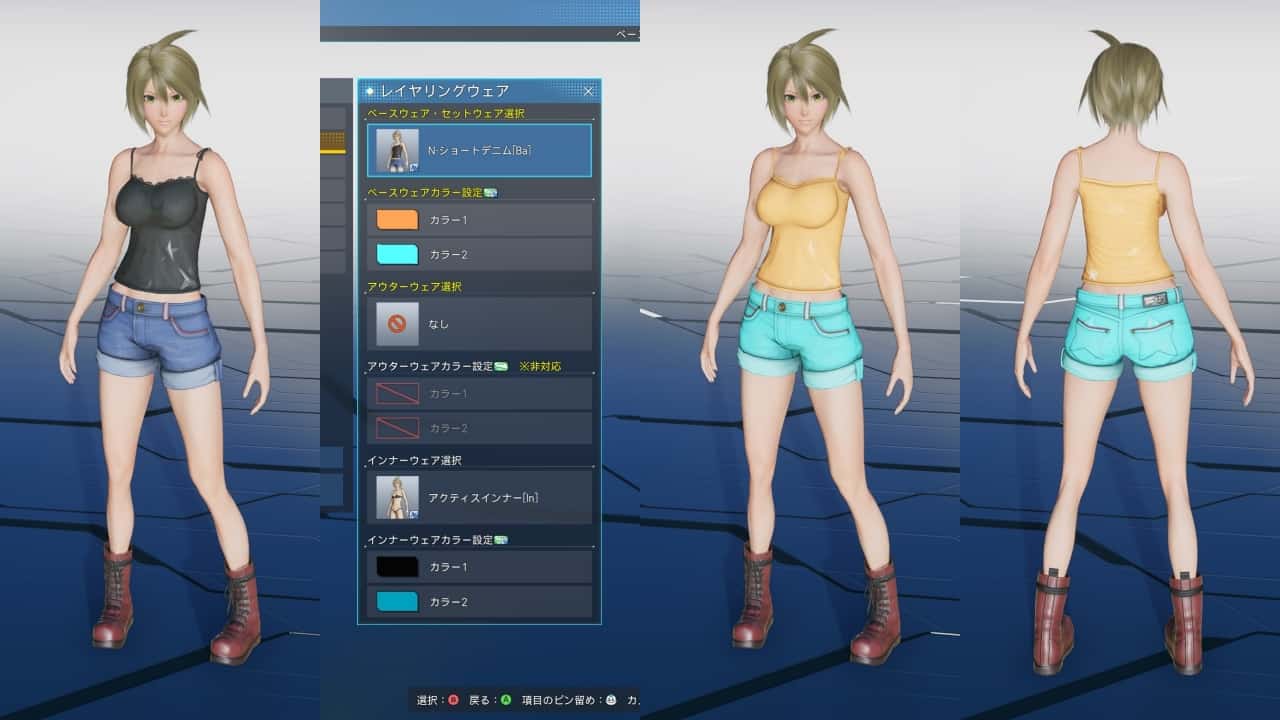This screenshot has width=1280, height=720.
Task: Open inner wear カラー2 teal swatch
Action: click(397, 602)
